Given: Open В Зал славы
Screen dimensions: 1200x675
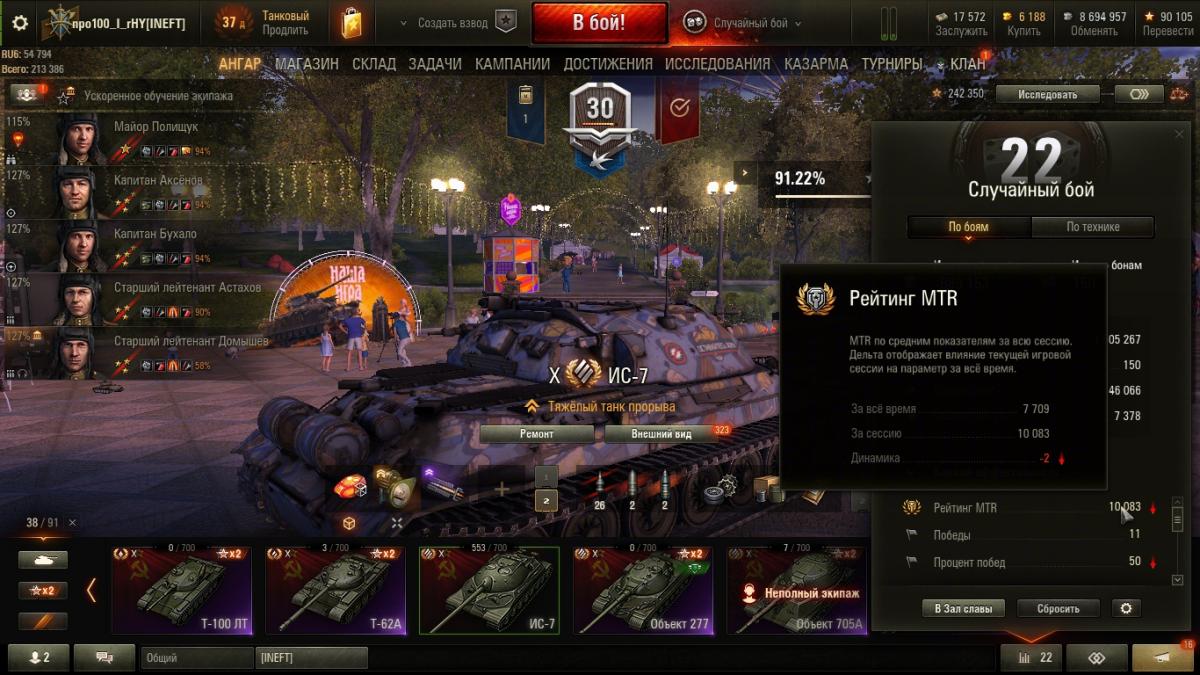Looking at the screenshot, I should click(x=964, y=608).
